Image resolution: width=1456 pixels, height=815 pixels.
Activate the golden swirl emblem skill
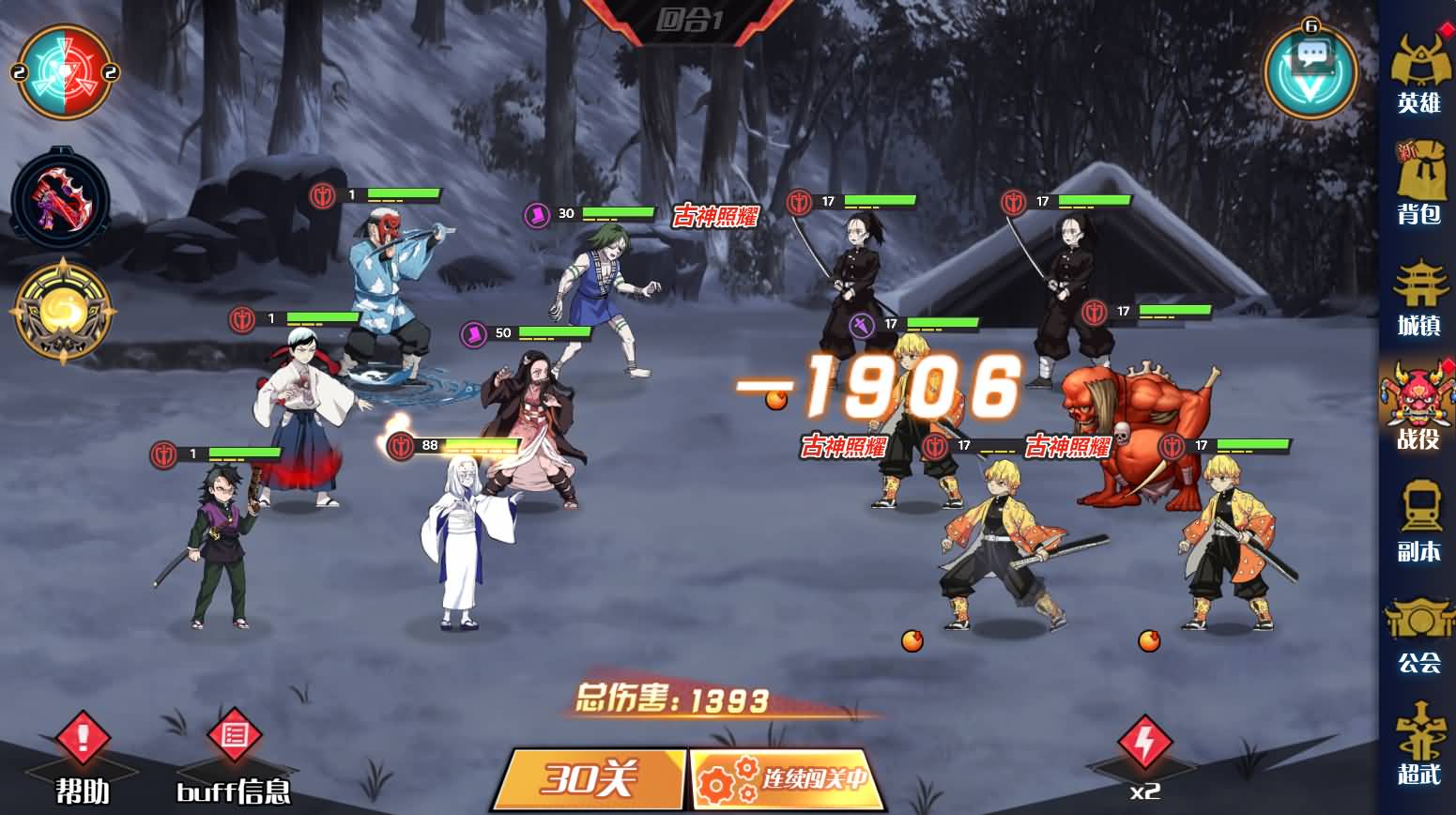point(62,311)
